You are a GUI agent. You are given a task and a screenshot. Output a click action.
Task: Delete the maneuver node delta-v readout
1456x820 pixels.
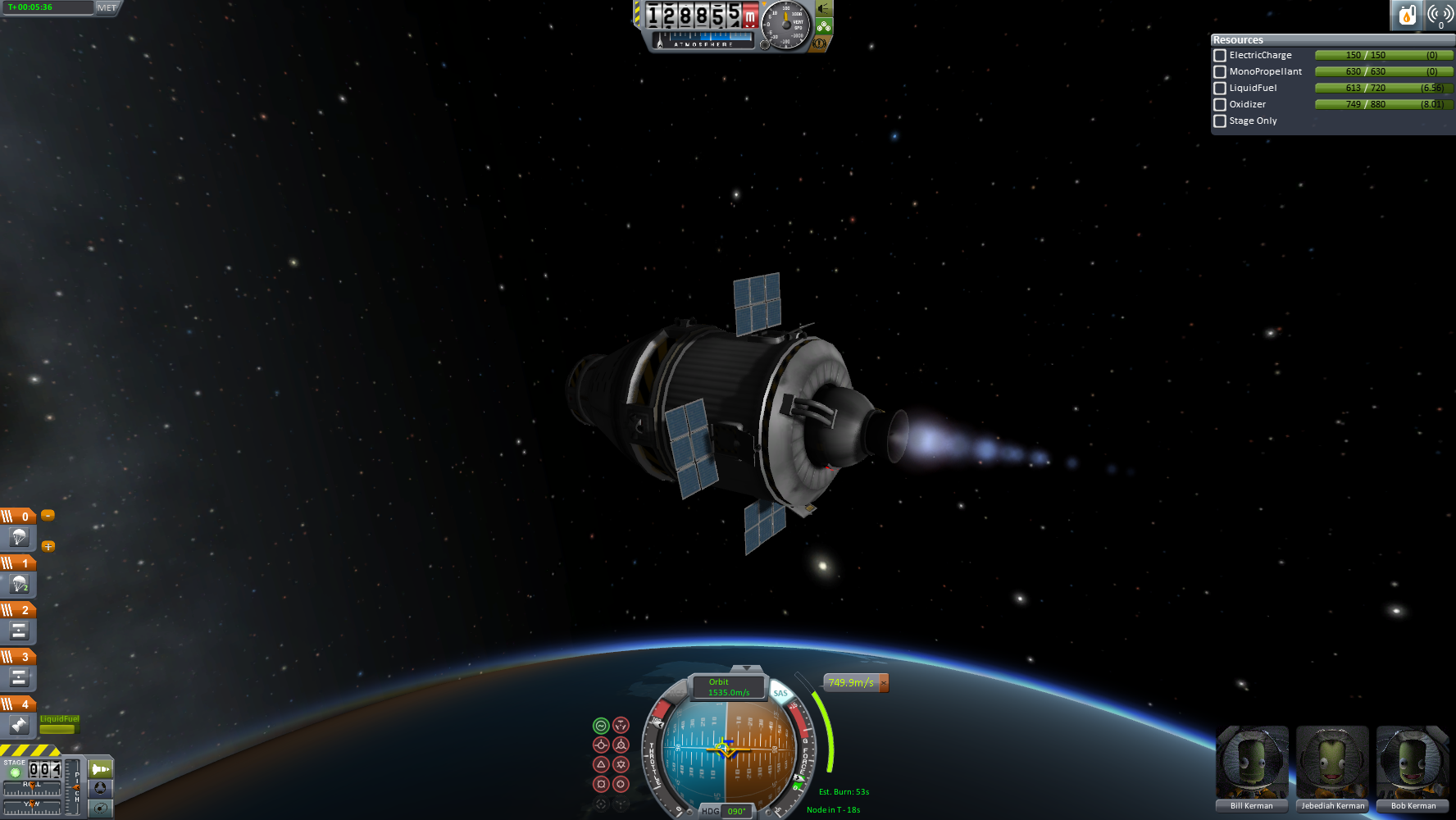[x=884, y=683]
